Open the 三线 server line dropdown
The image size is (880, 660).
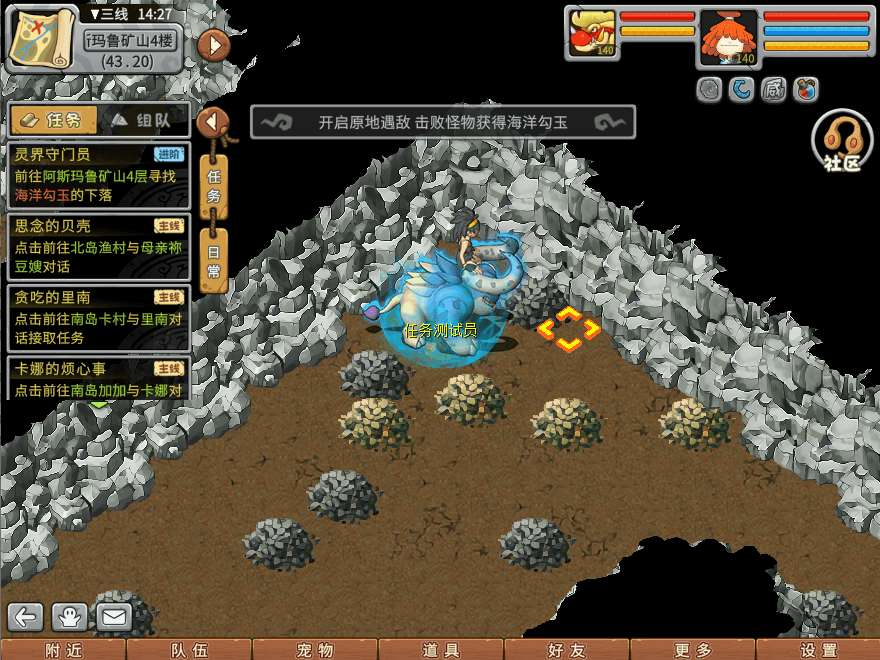[112, 14]
